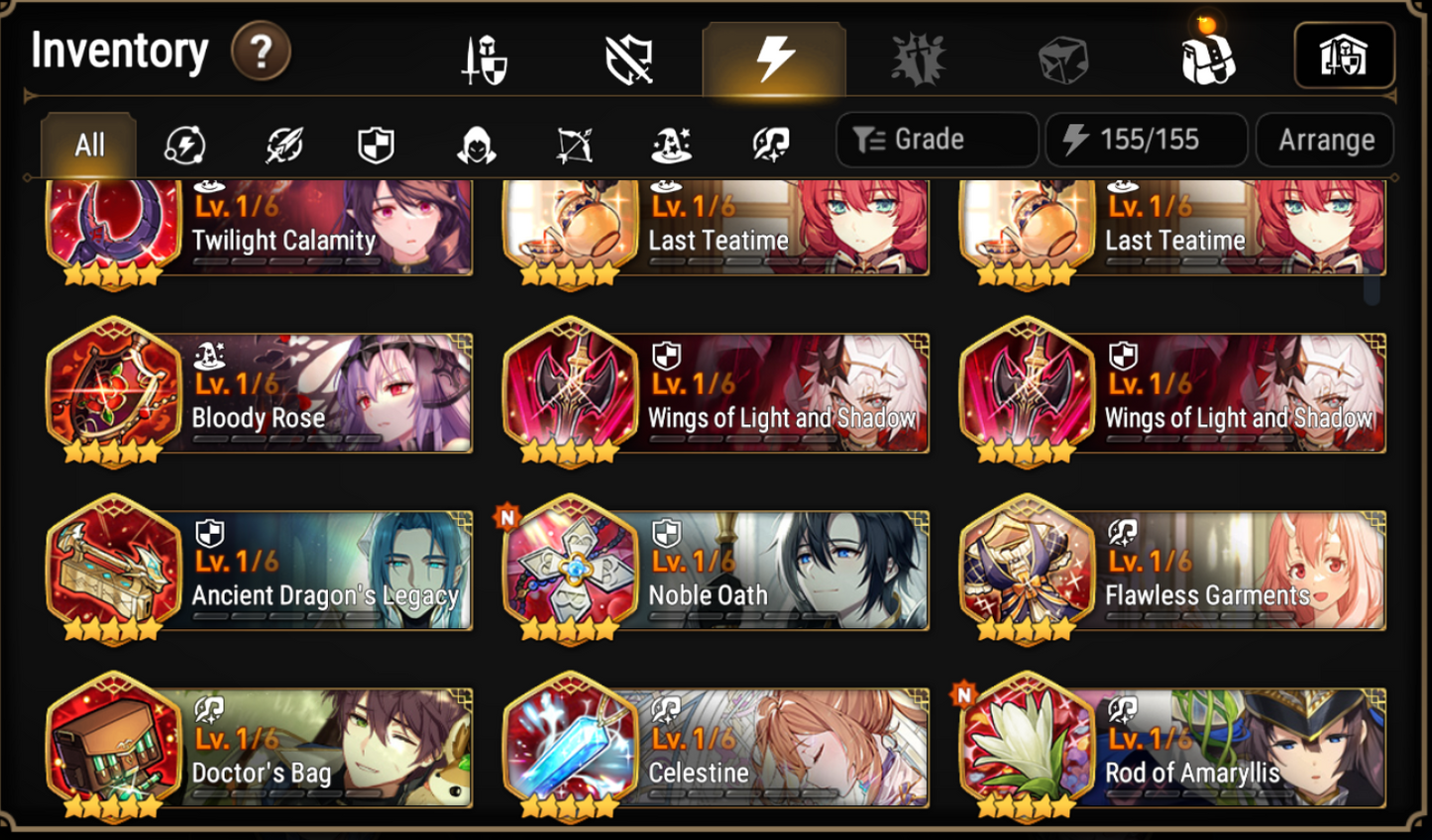Open the backpack inventory icon
Image resolution: width=1432 pixels, height=840 pixels.
tap(1204, 59)
